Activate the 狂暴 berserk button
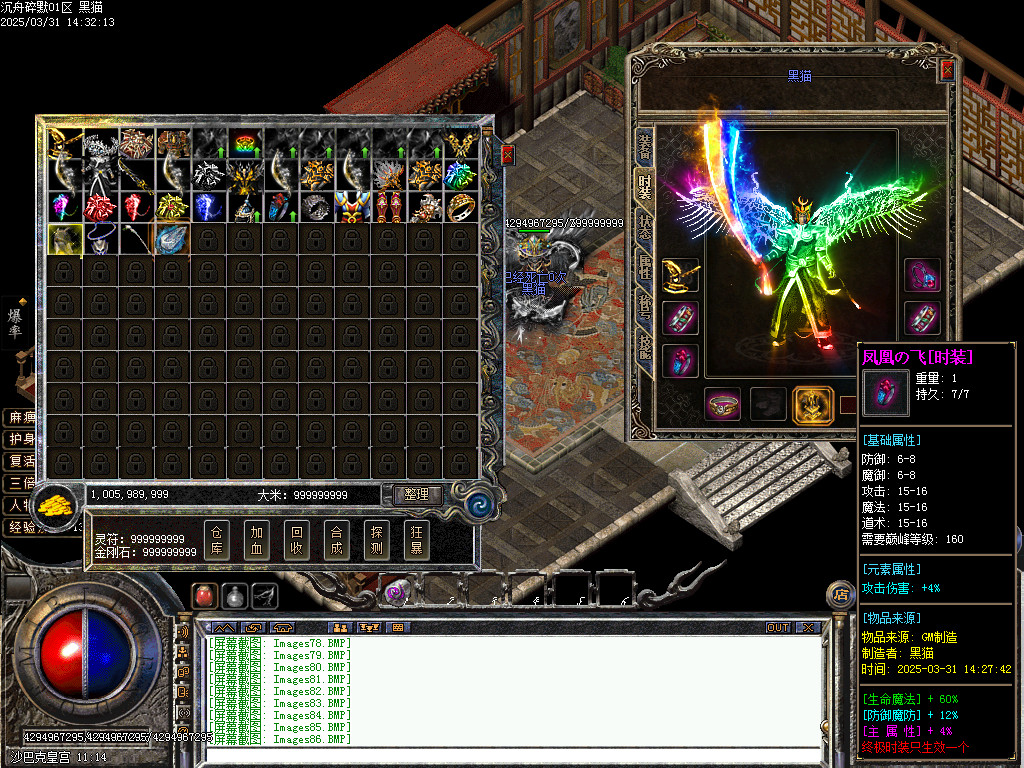This screenshot has height=768, width=1024. click(416, 540)
